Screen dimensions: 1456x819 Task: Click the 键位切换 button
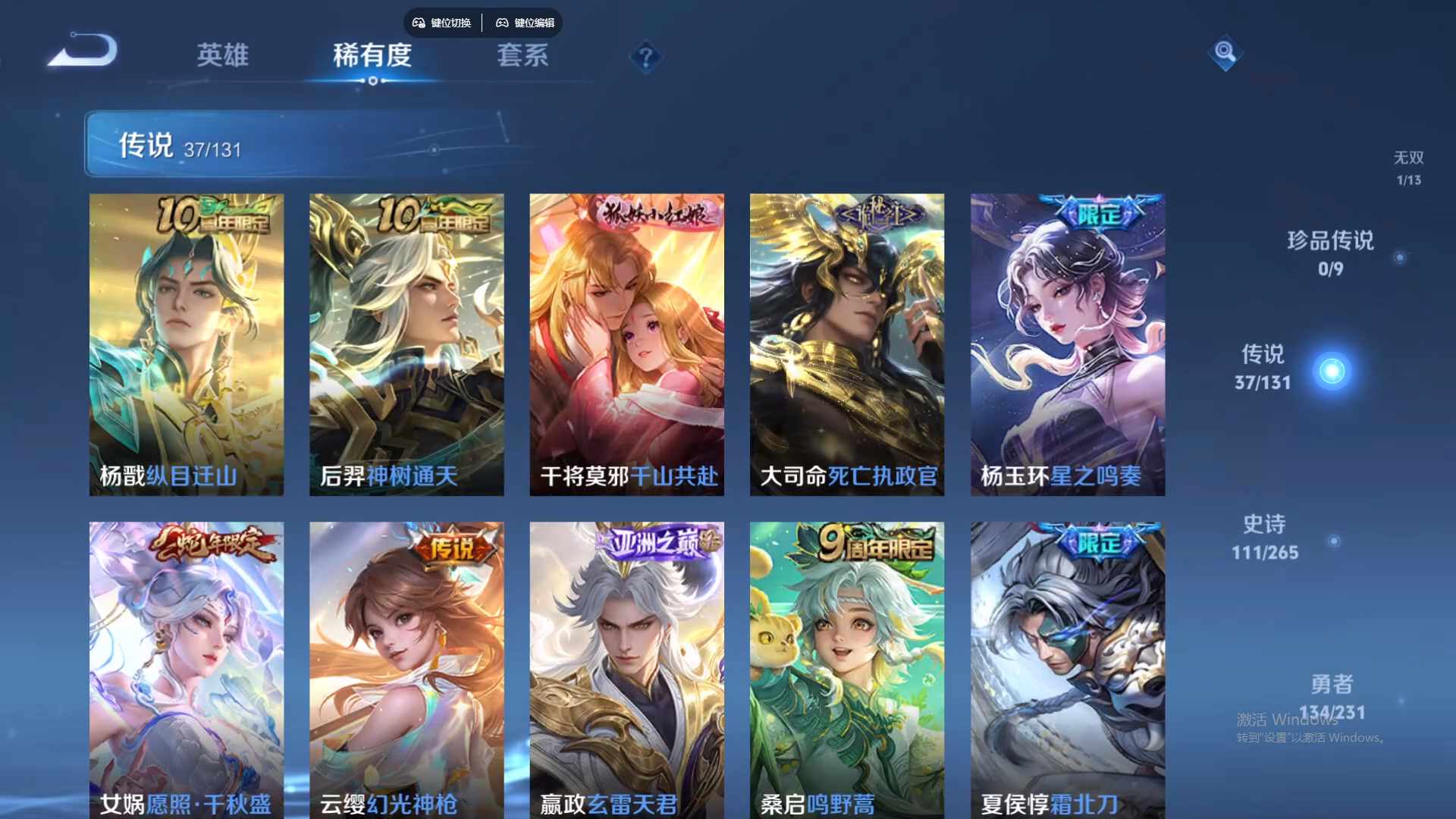(442, 23)
